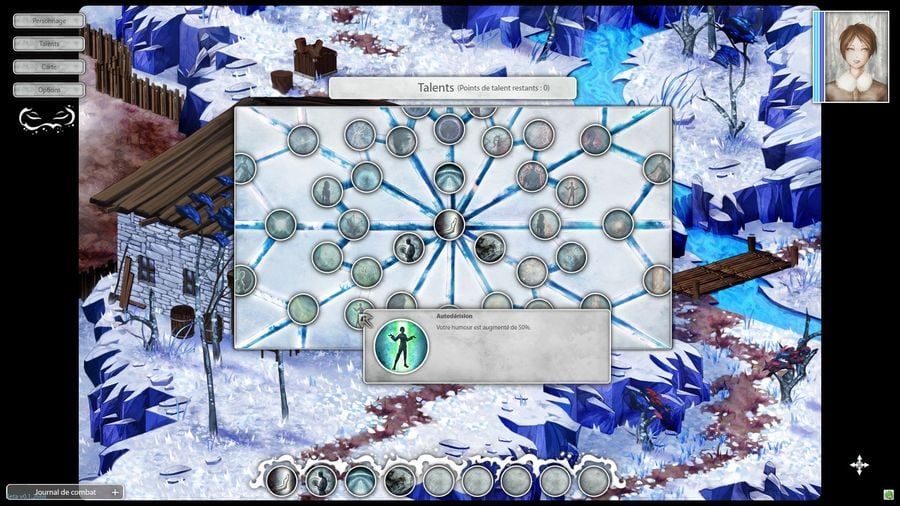Activate the third hotbar skill with arches
This screenshot has width=900, height=506.
(360, 481)
